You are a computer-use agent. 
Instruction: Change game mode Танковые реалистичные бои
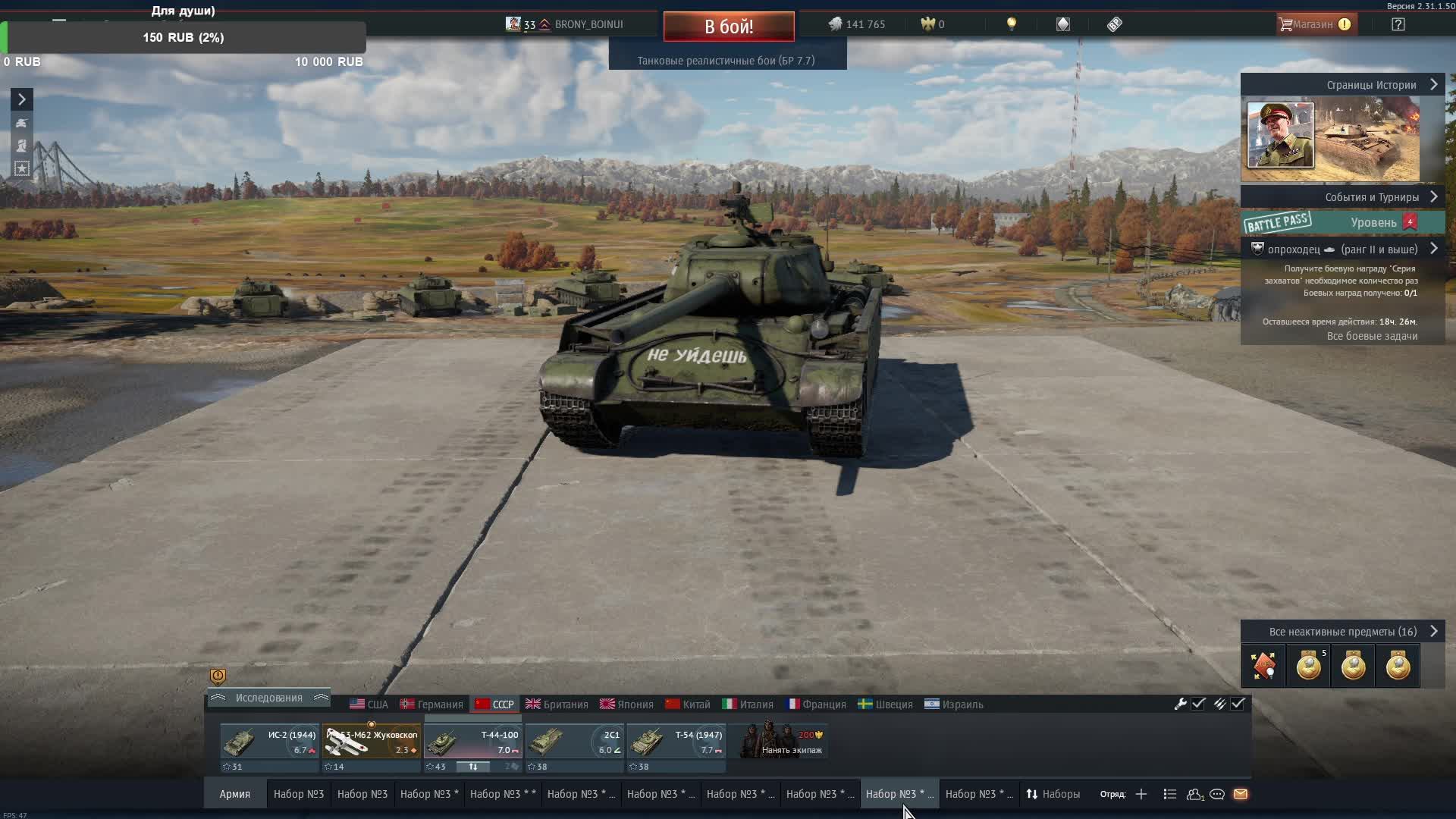tap(726, 61)
